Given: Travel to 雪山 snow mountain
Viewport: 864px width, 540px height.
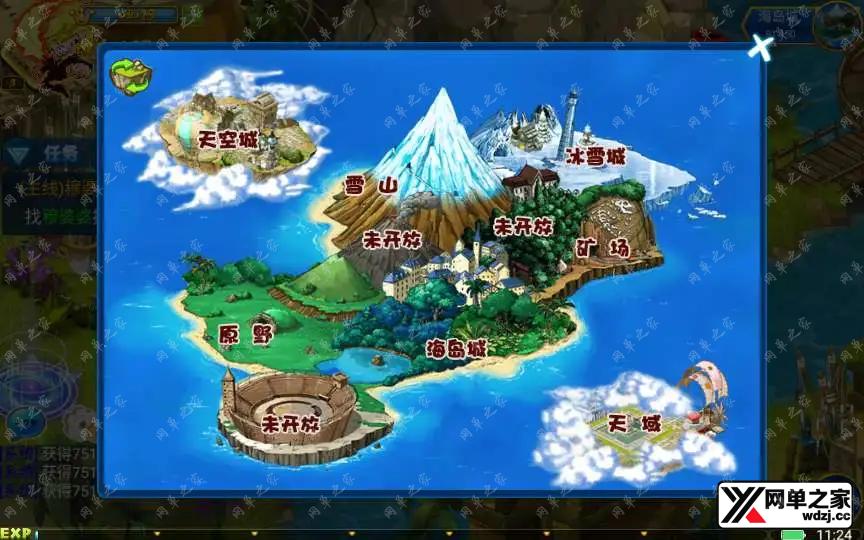Looking at the screenshot, I should pos(371,186).
